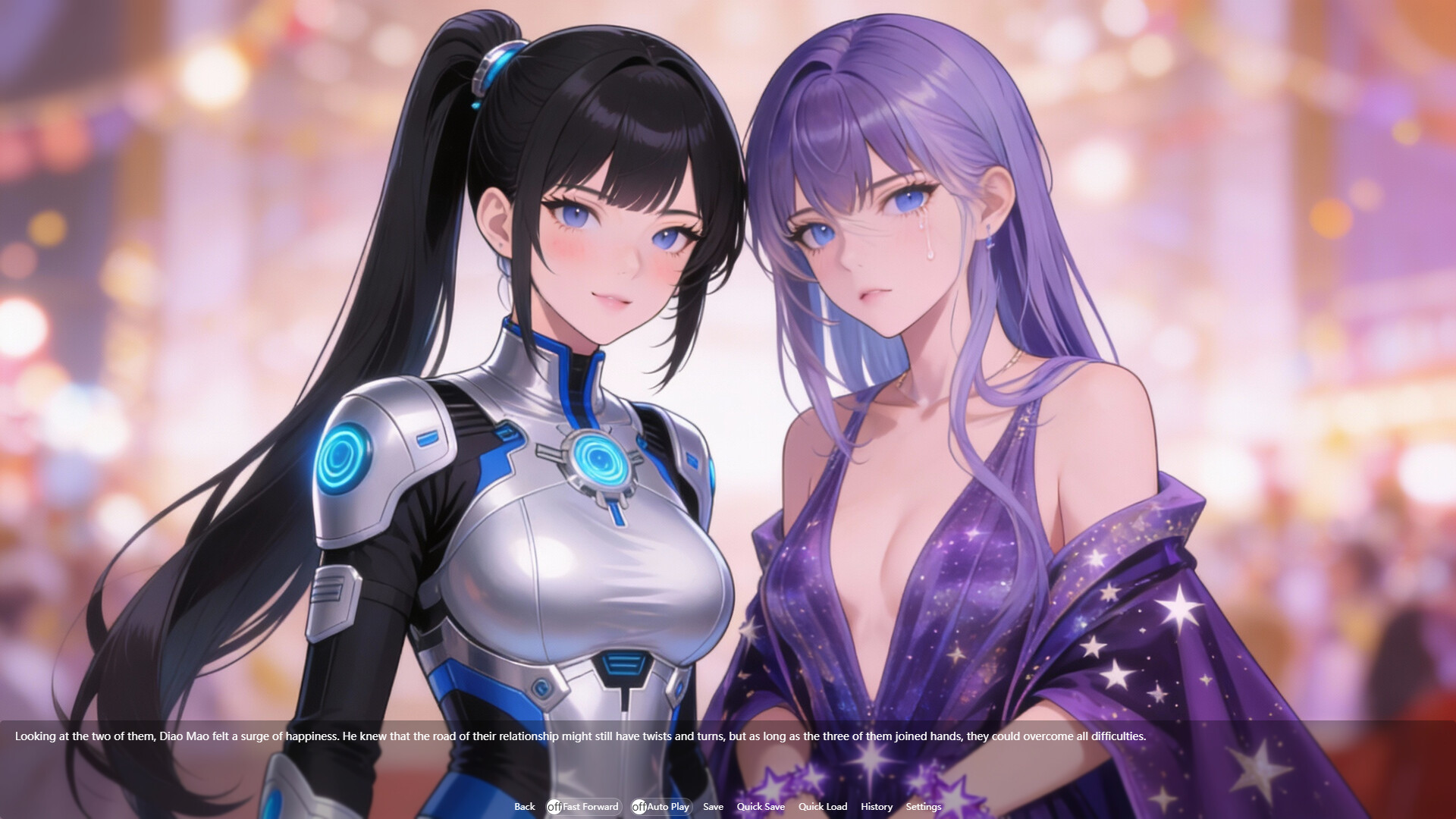Click the 'off' badge beside Fast Forward
This screenshot has height=819, width=1456.
click(x=554, y=807)
